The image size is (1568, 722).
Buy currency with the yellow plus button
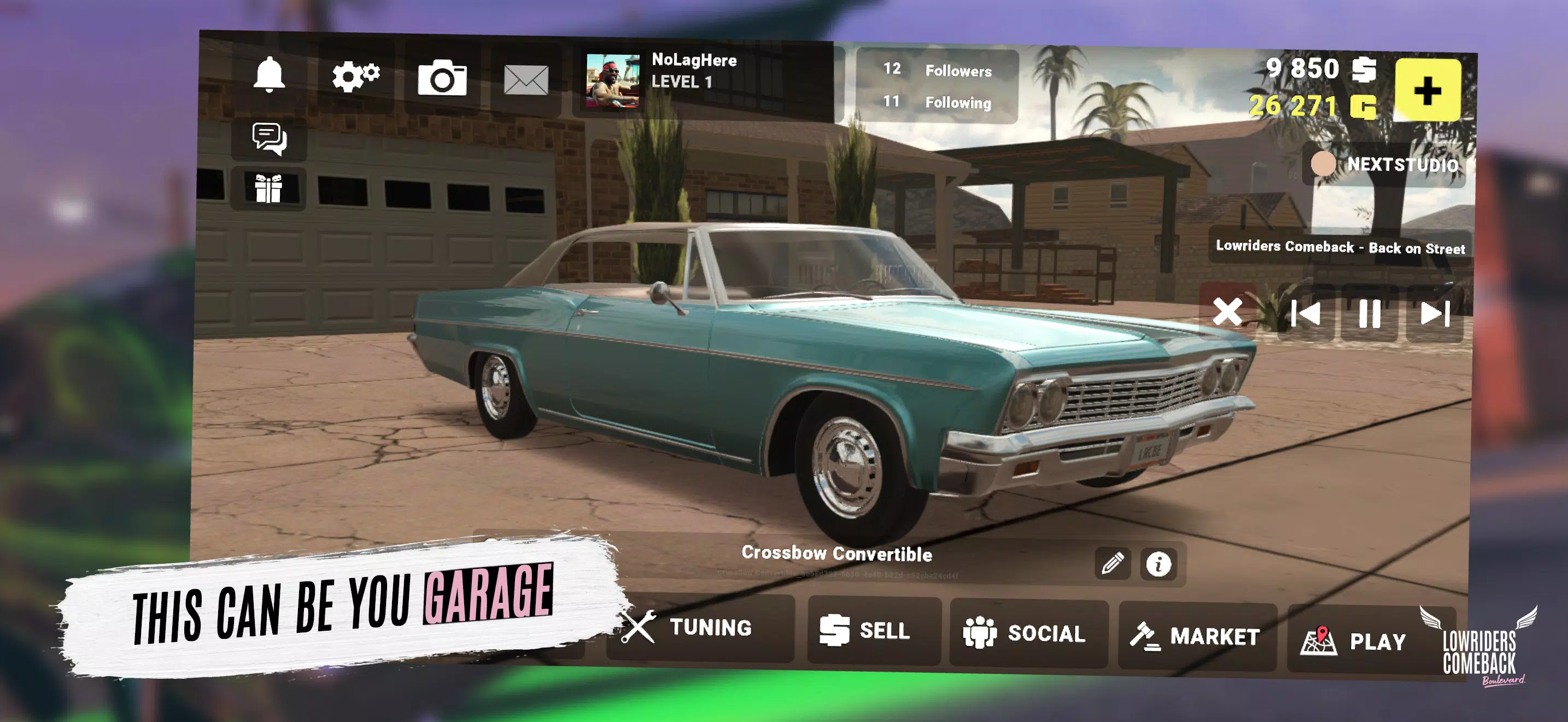click(x=1427, y=91)
